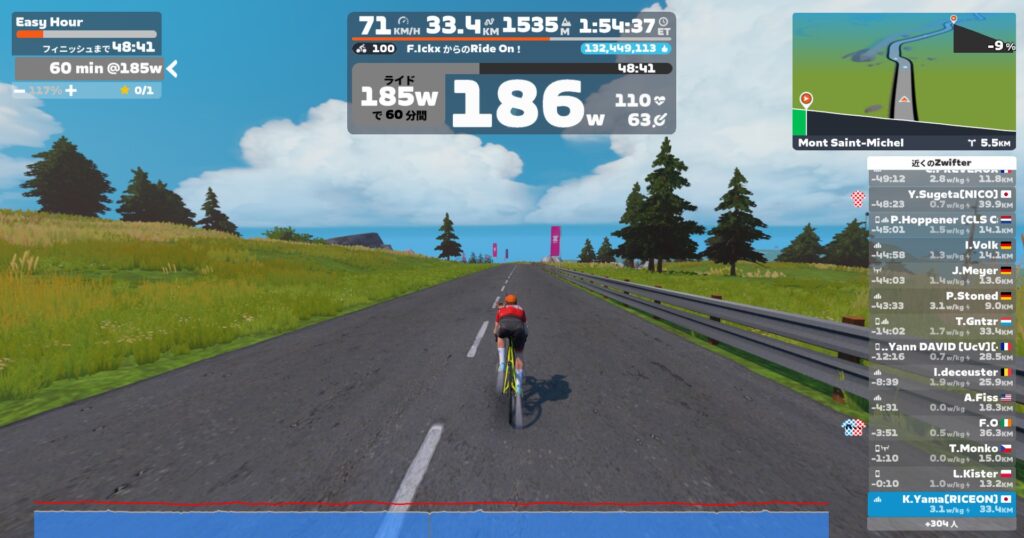Select the highlighted K.Yama[RICEON] row
The width and height of the screenshot is (1024, 538).
point(941,503)
